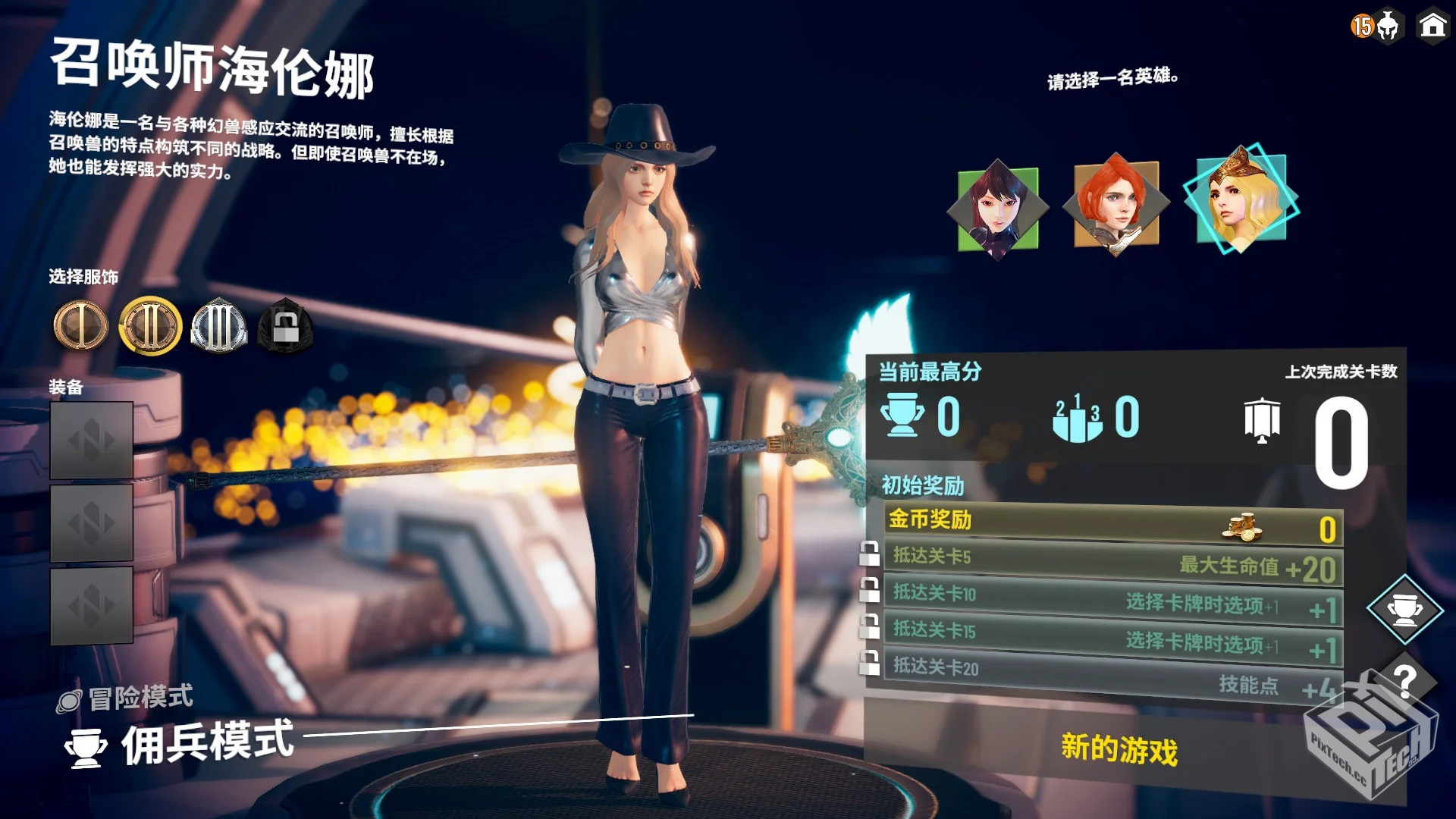The width and height of the screenshot is (1456, 819).
Task: Click the locked 抵达关卡5 reward row
Action: coord(1112,562)
